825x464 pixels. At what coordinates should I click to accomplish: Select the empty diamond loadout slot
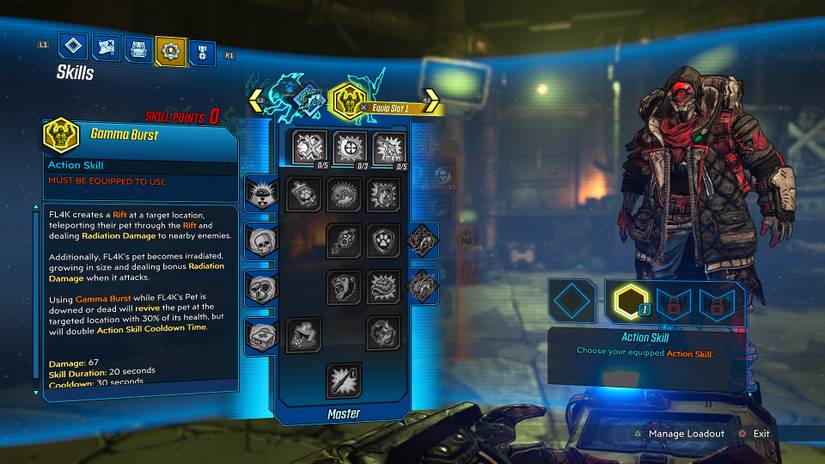[573, 300]
